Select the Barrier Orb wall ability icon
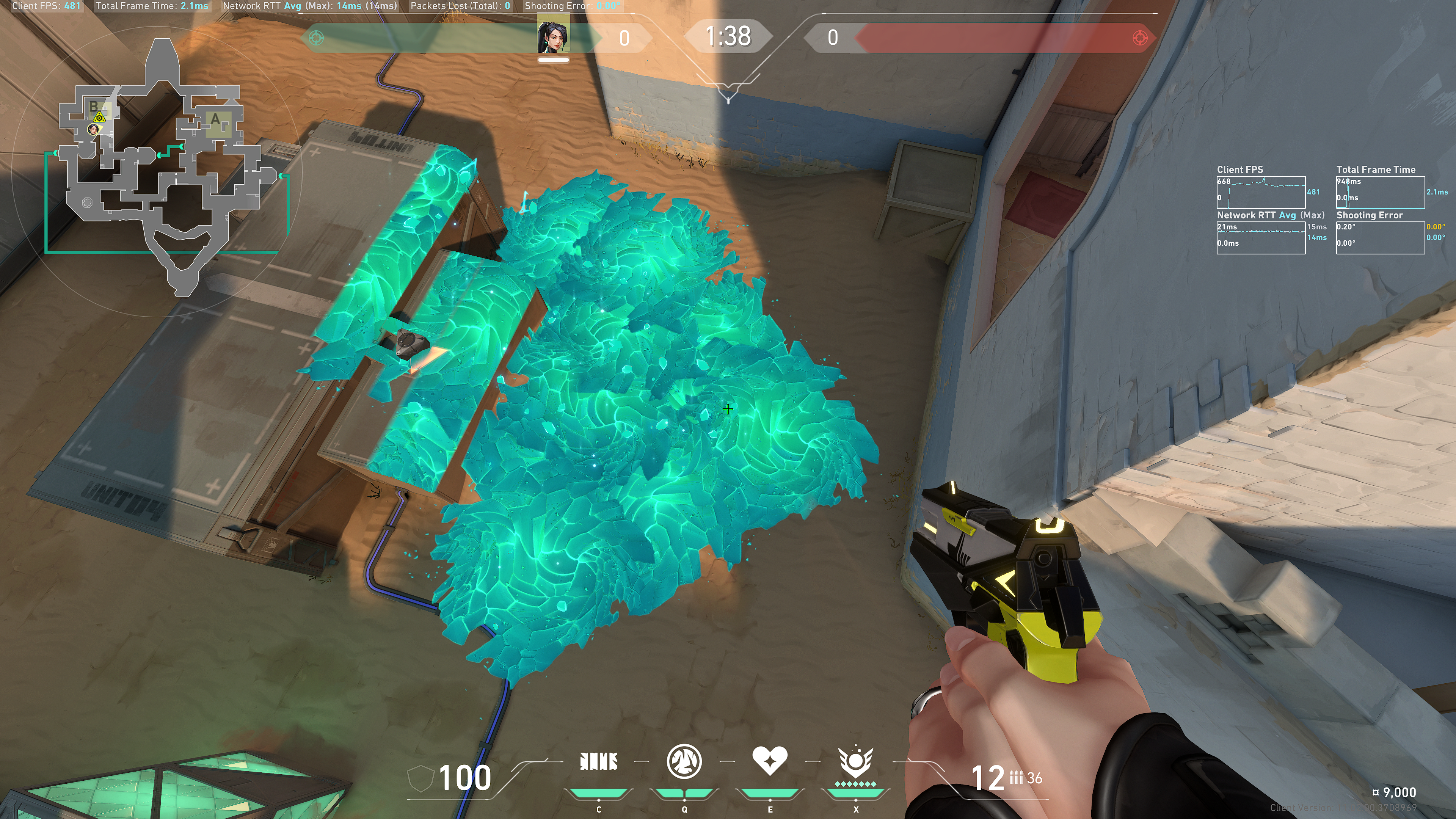1456x819 pixels. 599,761
